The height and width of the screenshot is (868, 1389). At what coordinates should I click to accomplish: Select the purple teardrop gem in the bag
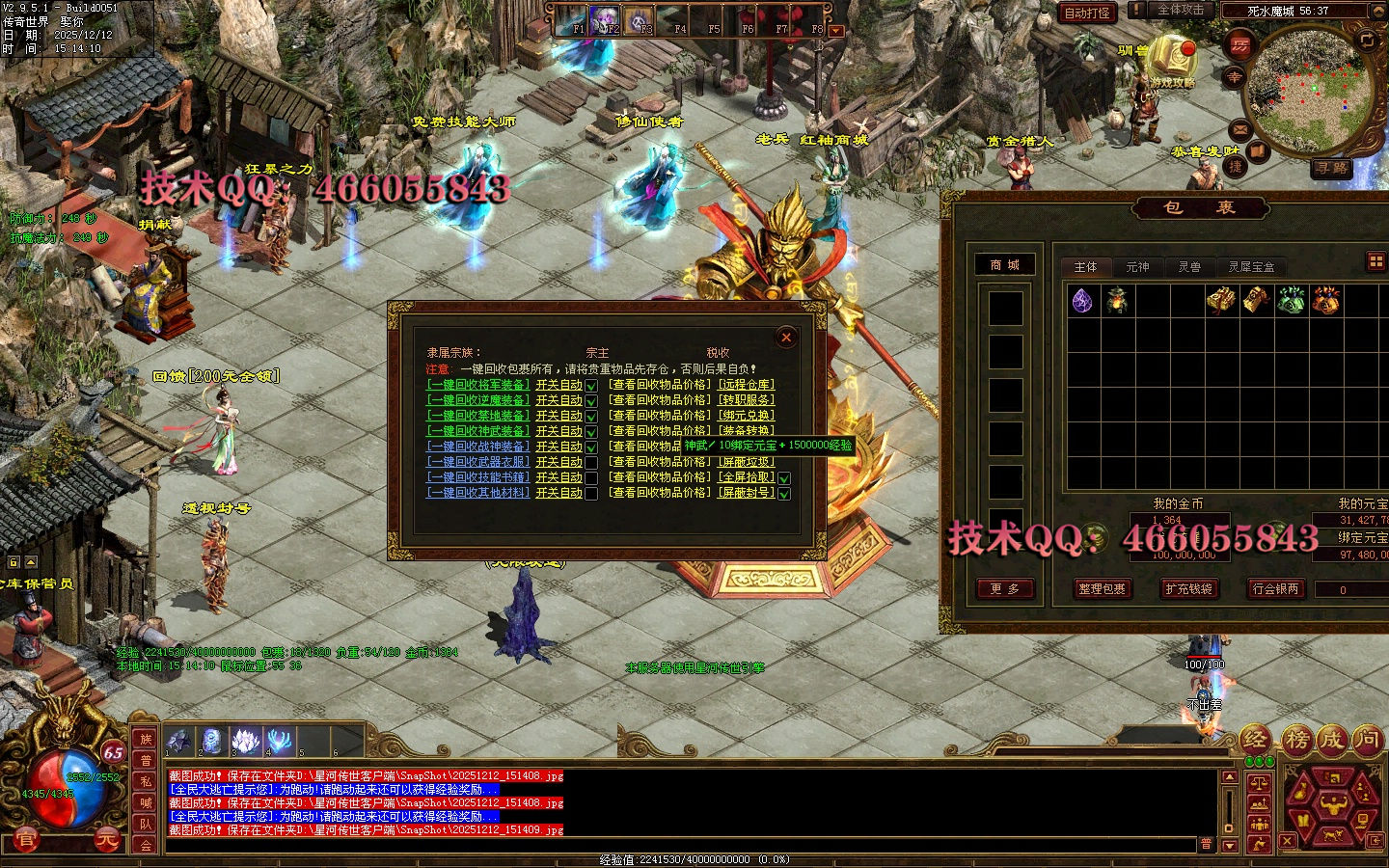click(x=1082, y=301)
